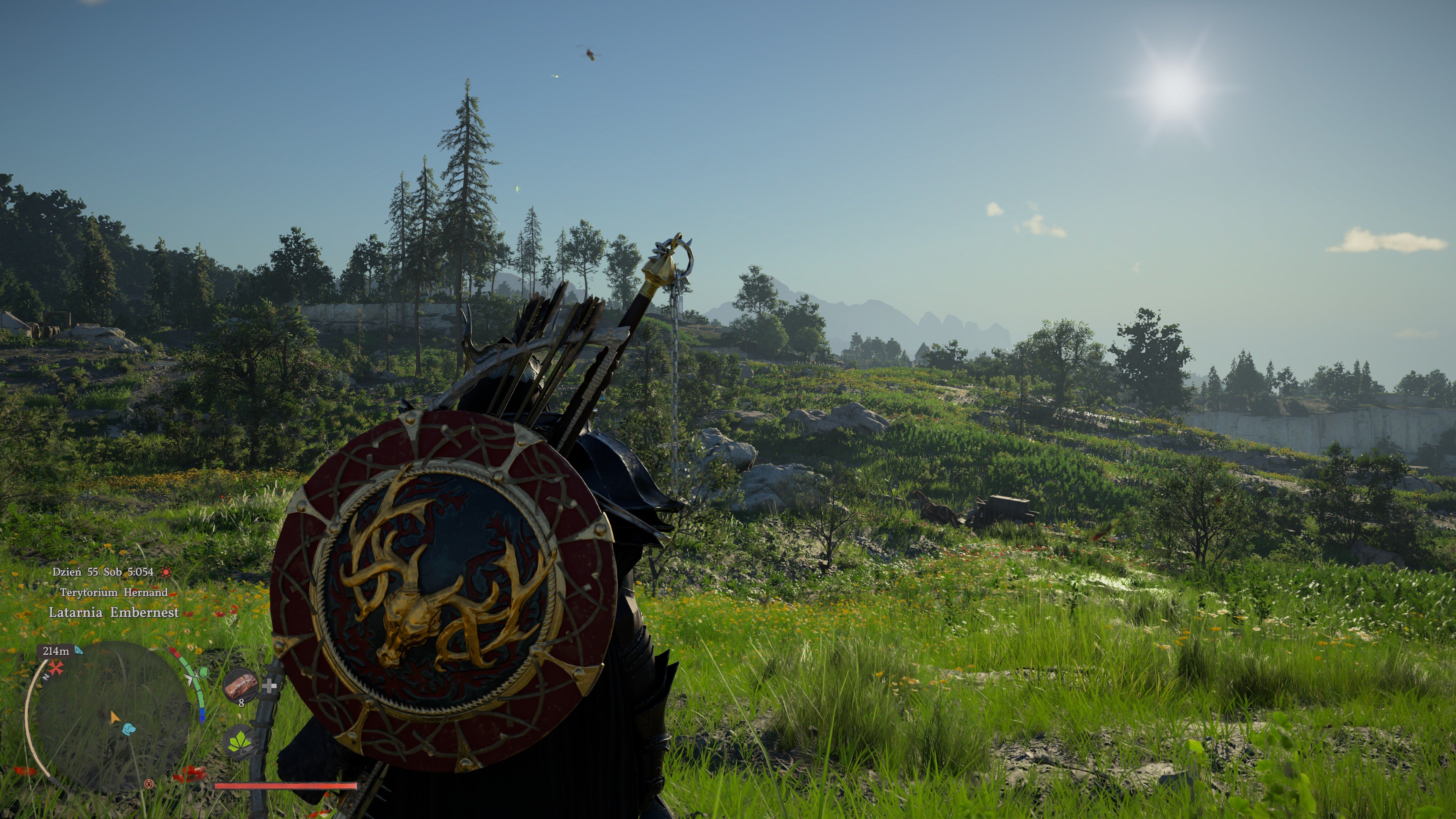This screenshot has height=819, width=1456.
Task: Click the plus sign next to the meat slot
Action: click(x=270, y=686)
